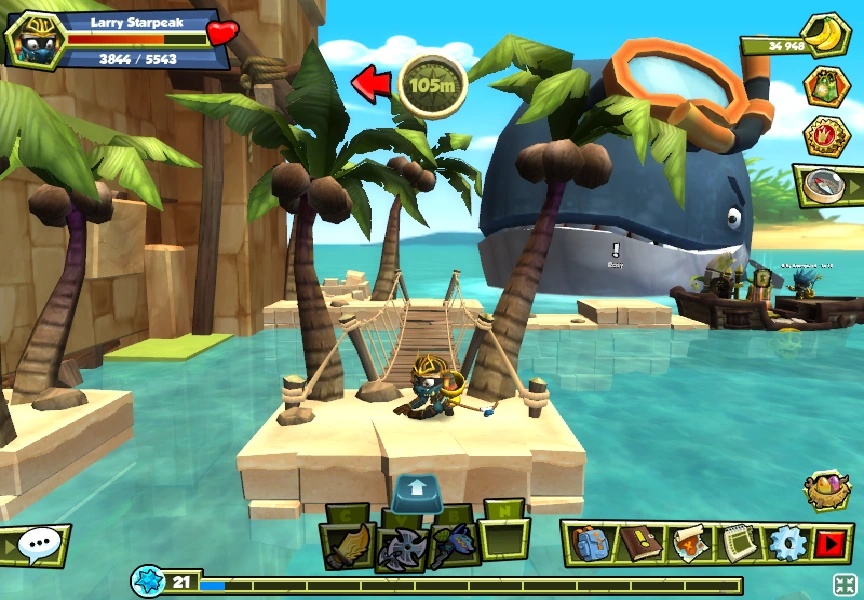Screen dimensions: 864x600
Task: Open the chat speech bubble panel
Action: [36, 546]
